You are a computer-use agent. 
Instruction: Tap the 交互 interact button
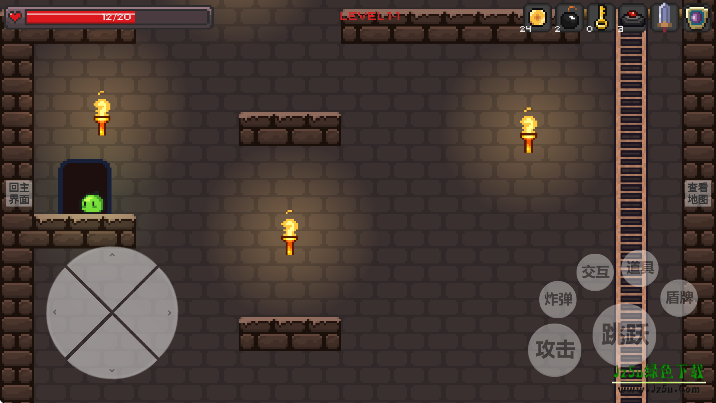pyautogui.click(x=595, y=272)
